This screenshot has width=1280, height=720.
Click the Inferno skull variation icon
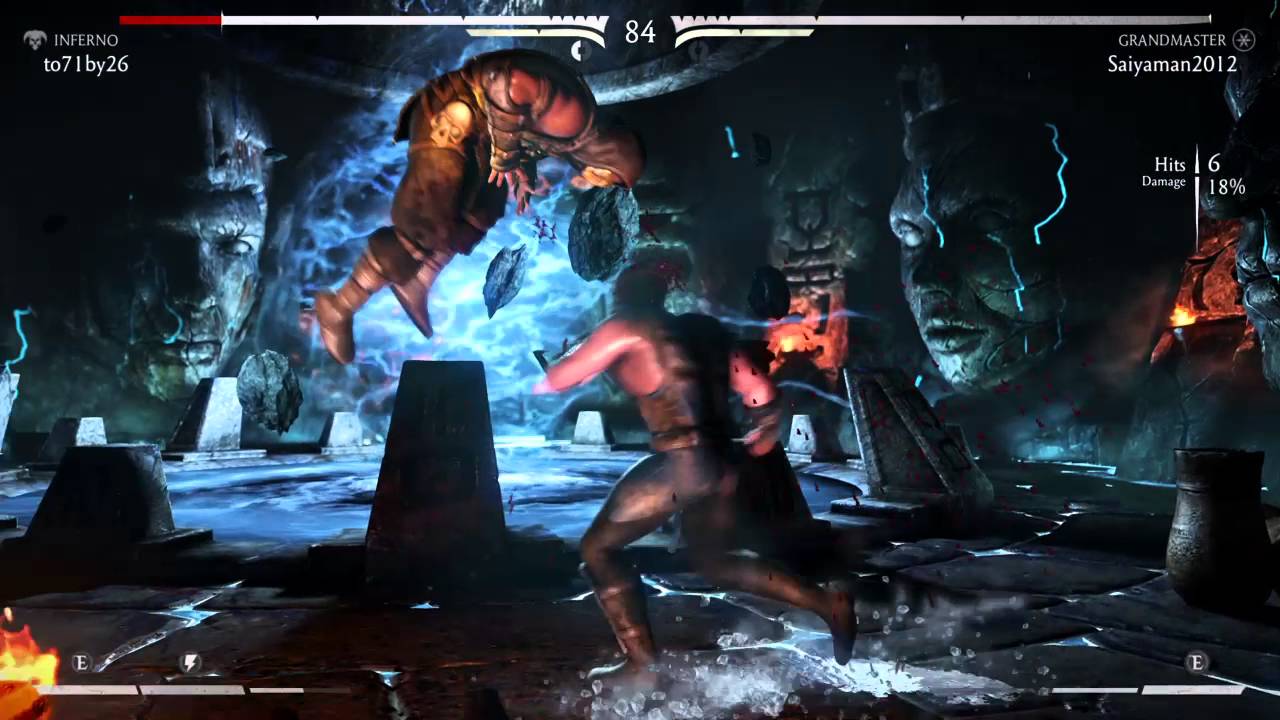click(36, 39)
